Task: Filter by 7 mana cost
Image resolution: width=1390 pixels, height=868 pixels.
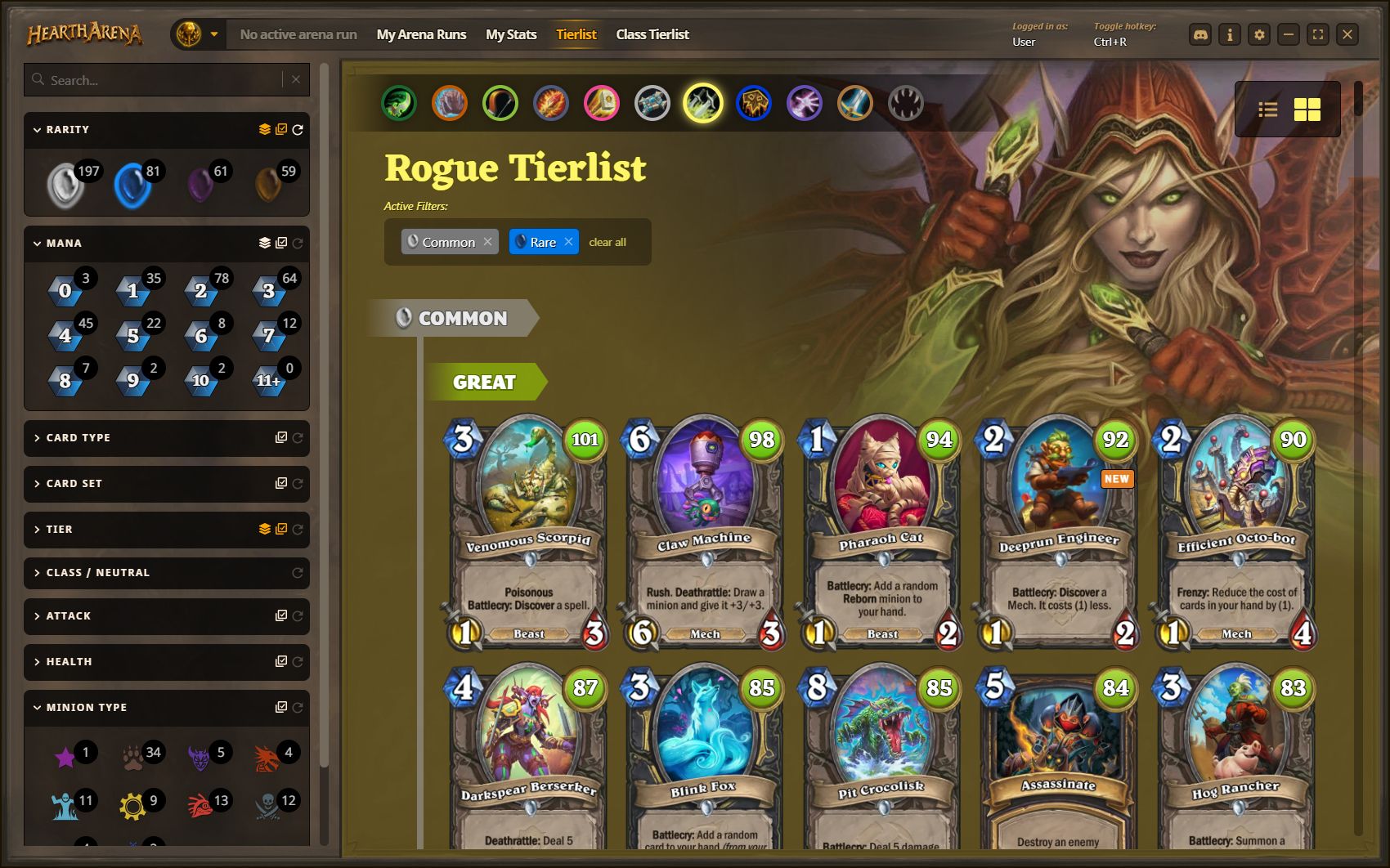Action: [268, 335]
